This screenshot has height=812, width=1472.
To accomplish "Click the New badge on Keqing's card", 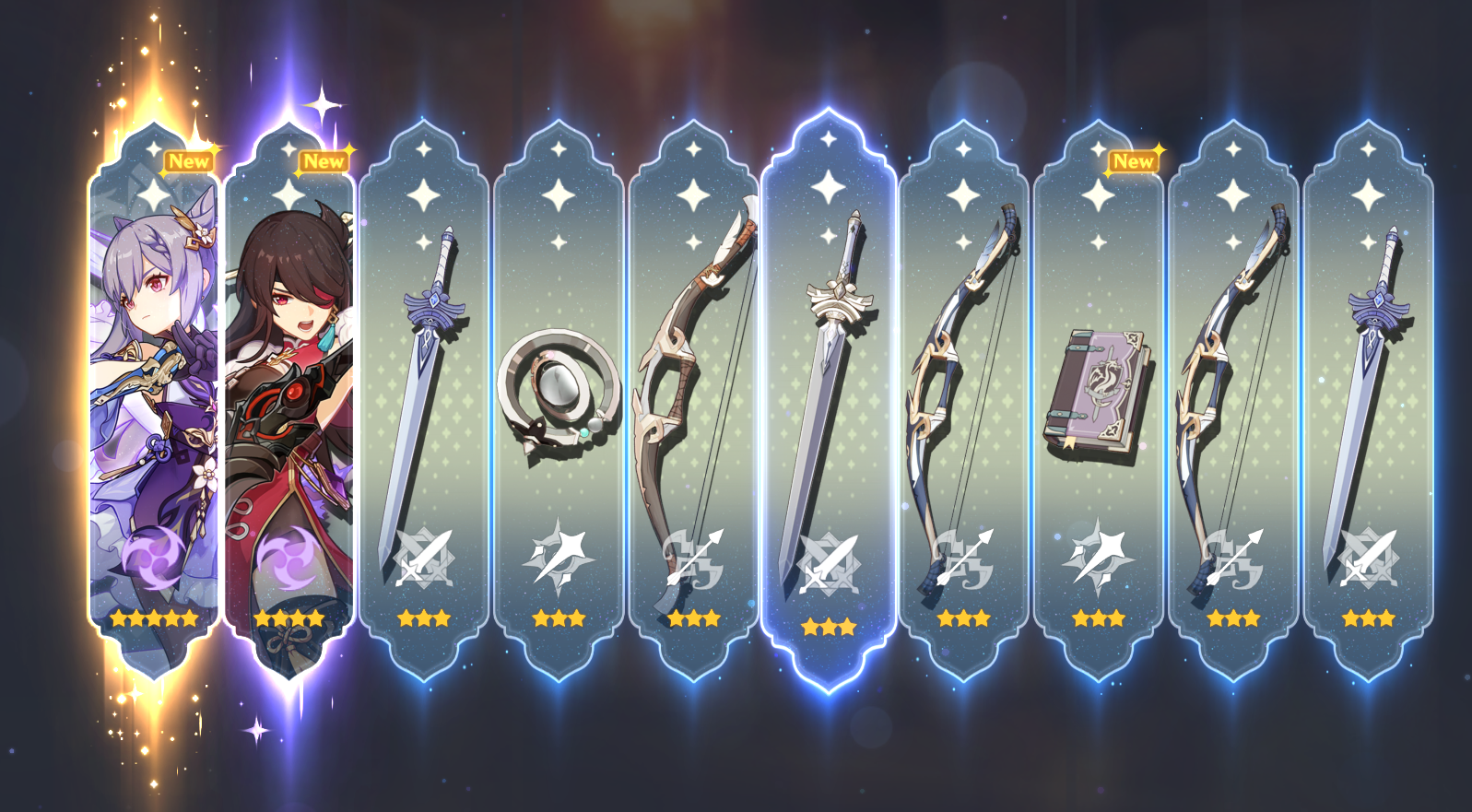I will (x=188, y=161).
